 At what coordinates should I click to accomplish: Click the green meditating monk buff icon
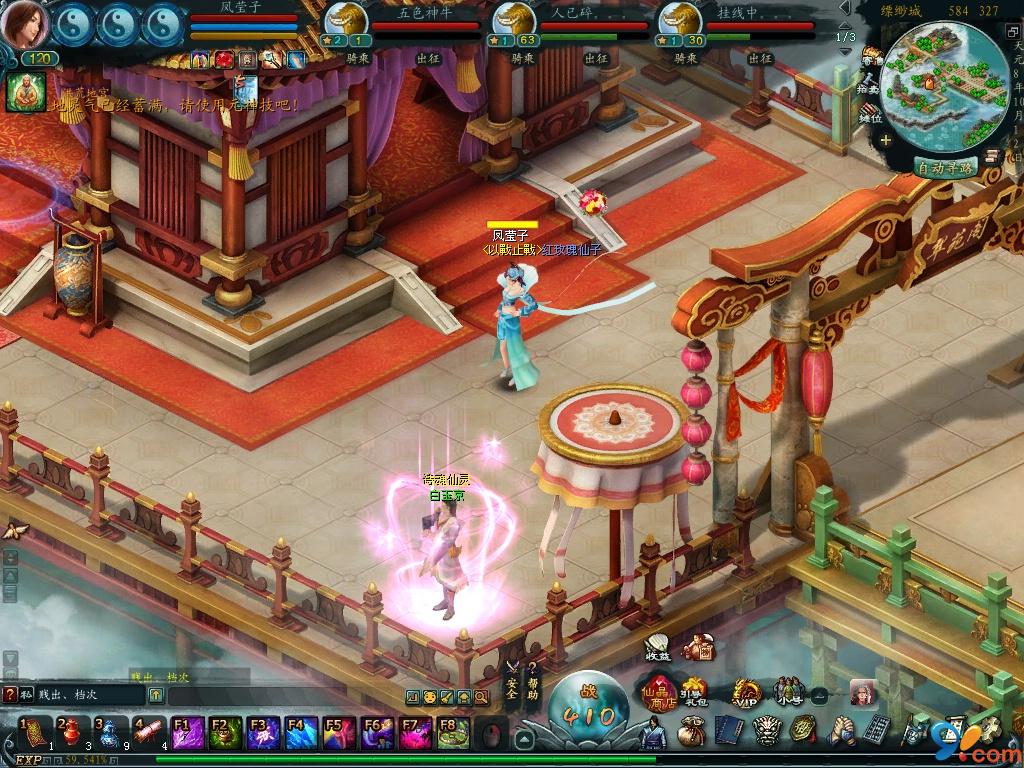(x=21, y=92)
